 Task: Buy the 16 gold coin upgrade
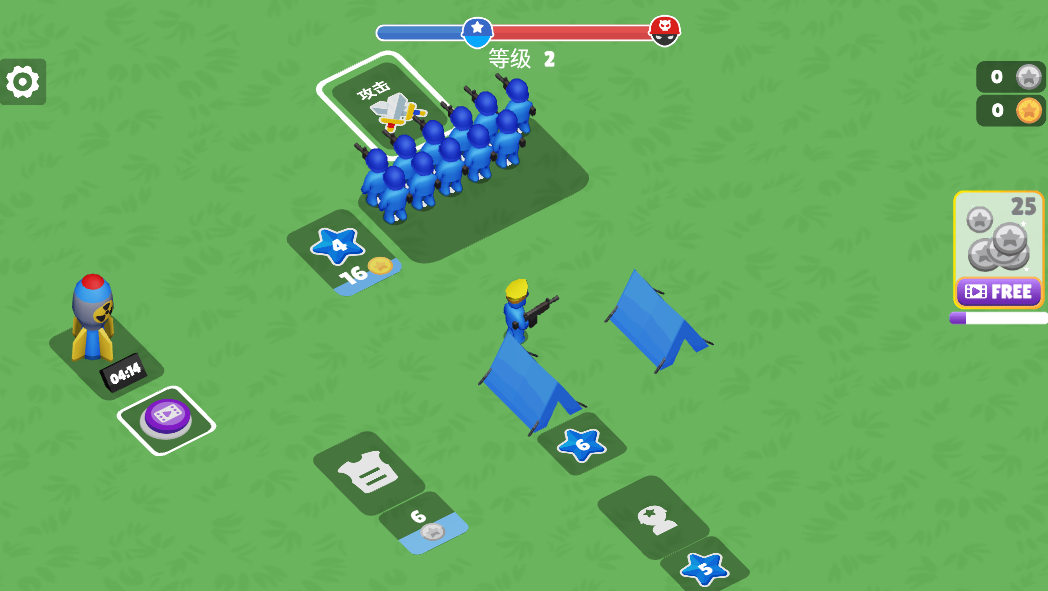[x=366, y=272]
